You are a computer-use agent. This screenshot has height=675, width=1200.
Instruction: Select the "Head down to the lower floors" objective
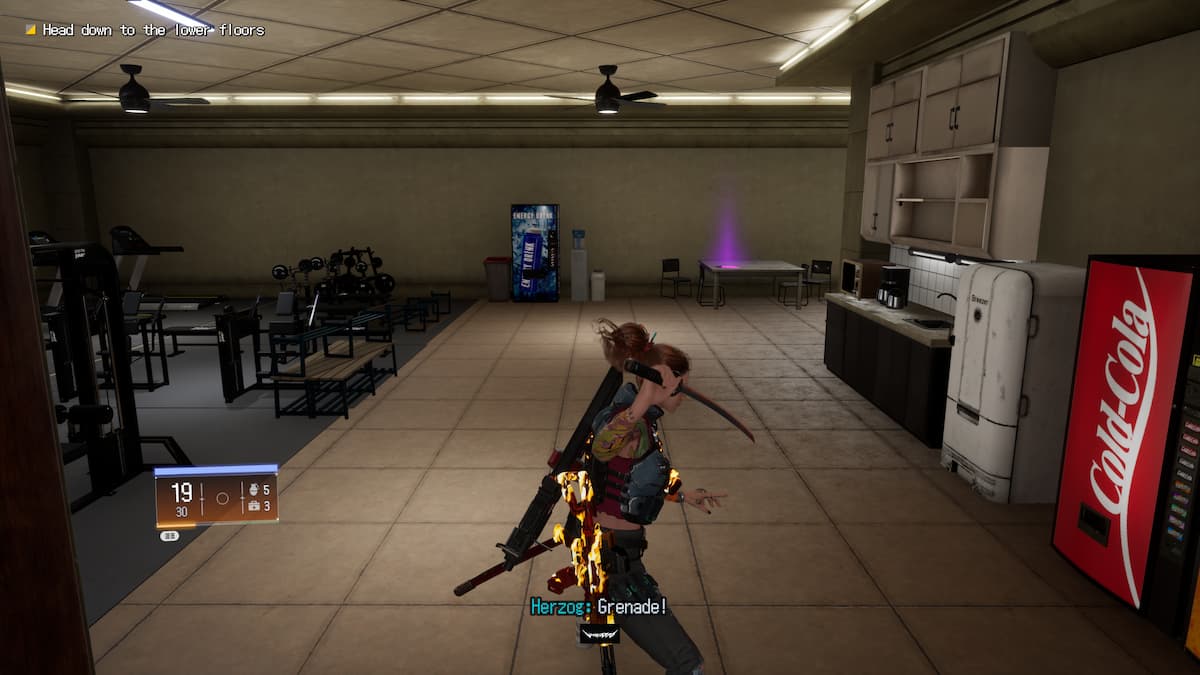152,30
